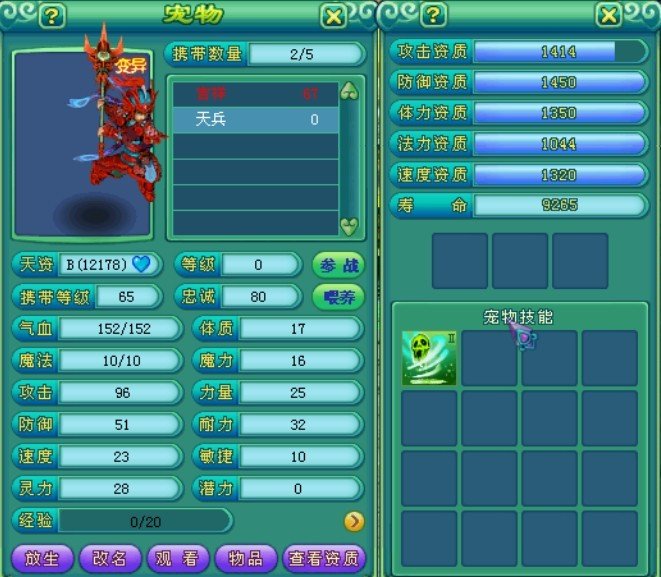Click the 观看 view button
Viewport: 661px width, 577px height.
177,559
